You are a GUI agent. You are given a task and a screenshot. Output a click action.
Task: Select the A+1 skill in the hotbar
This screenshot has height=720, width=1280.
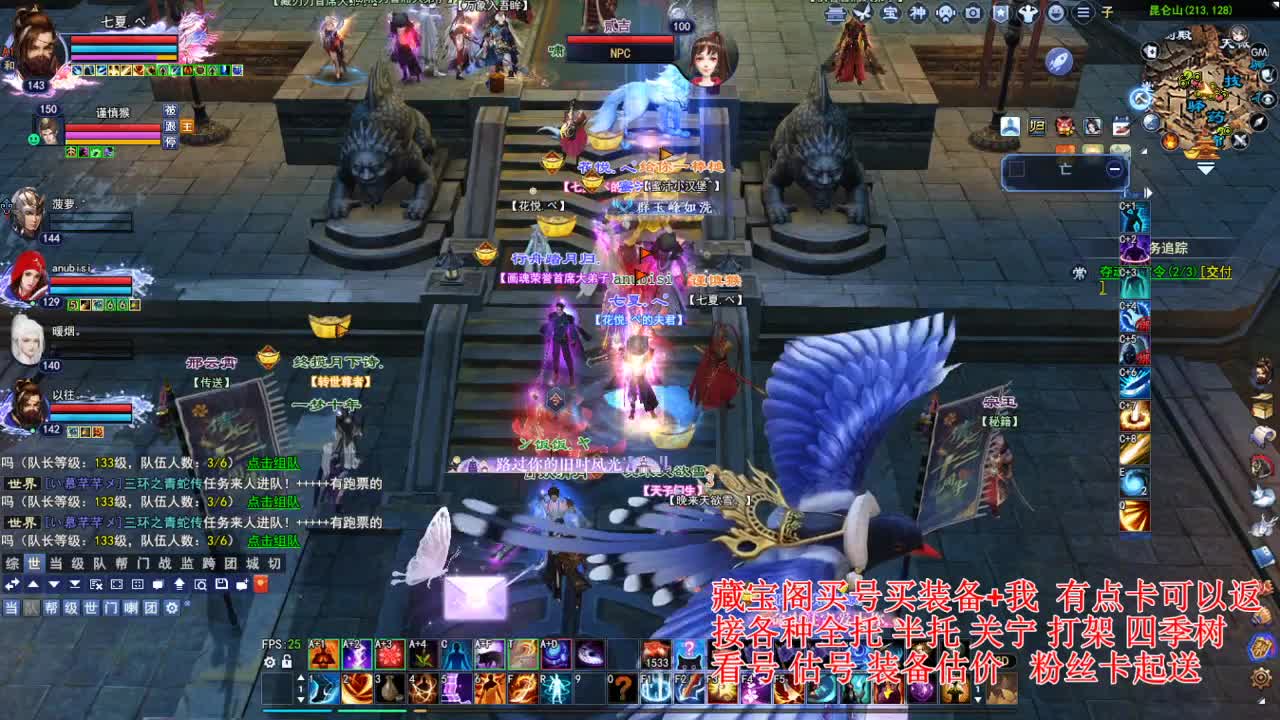(x=322, y=655)
